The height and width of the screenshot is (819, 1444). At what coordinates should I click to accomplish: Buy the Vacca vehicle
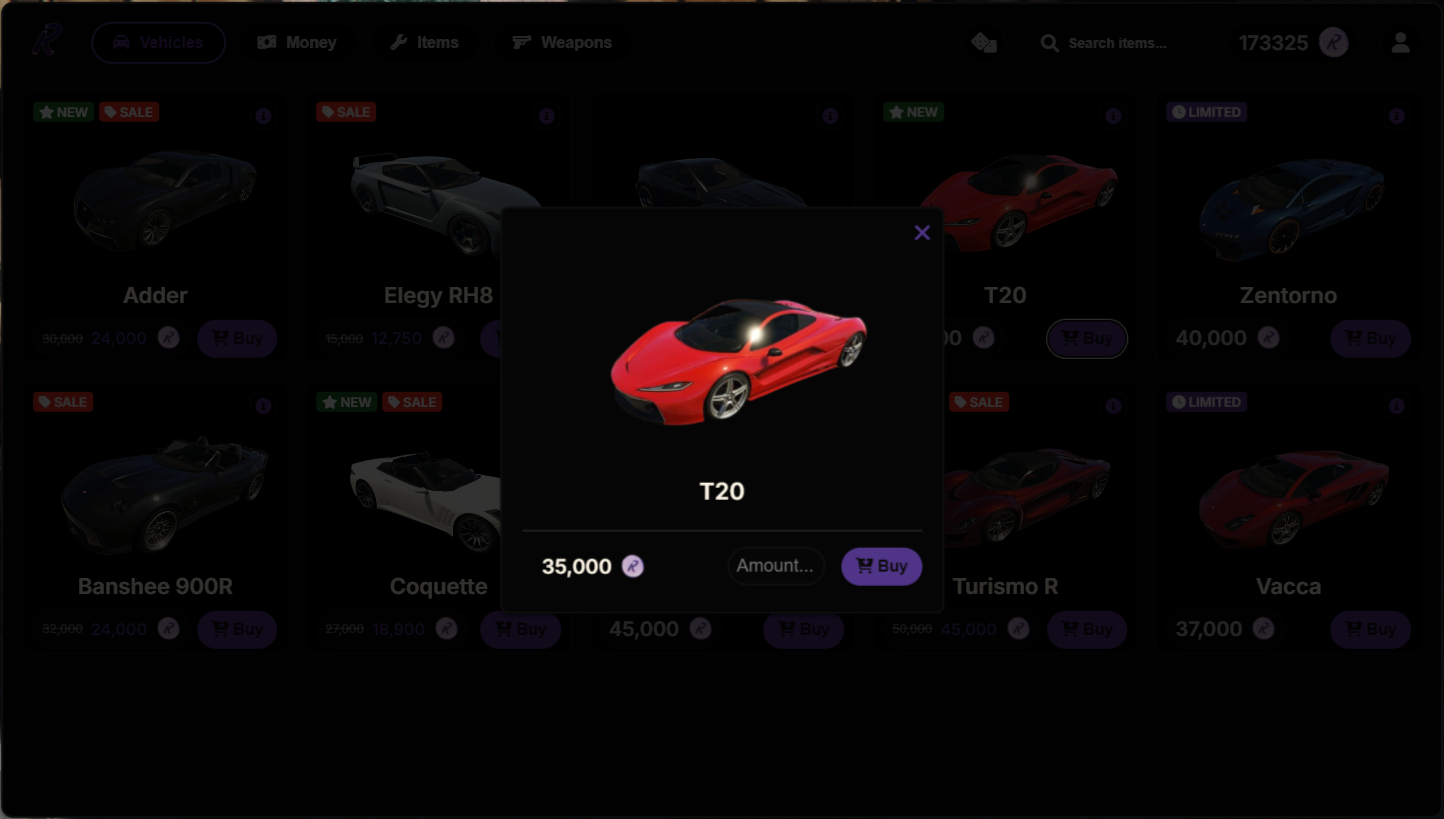point(1370,630)
